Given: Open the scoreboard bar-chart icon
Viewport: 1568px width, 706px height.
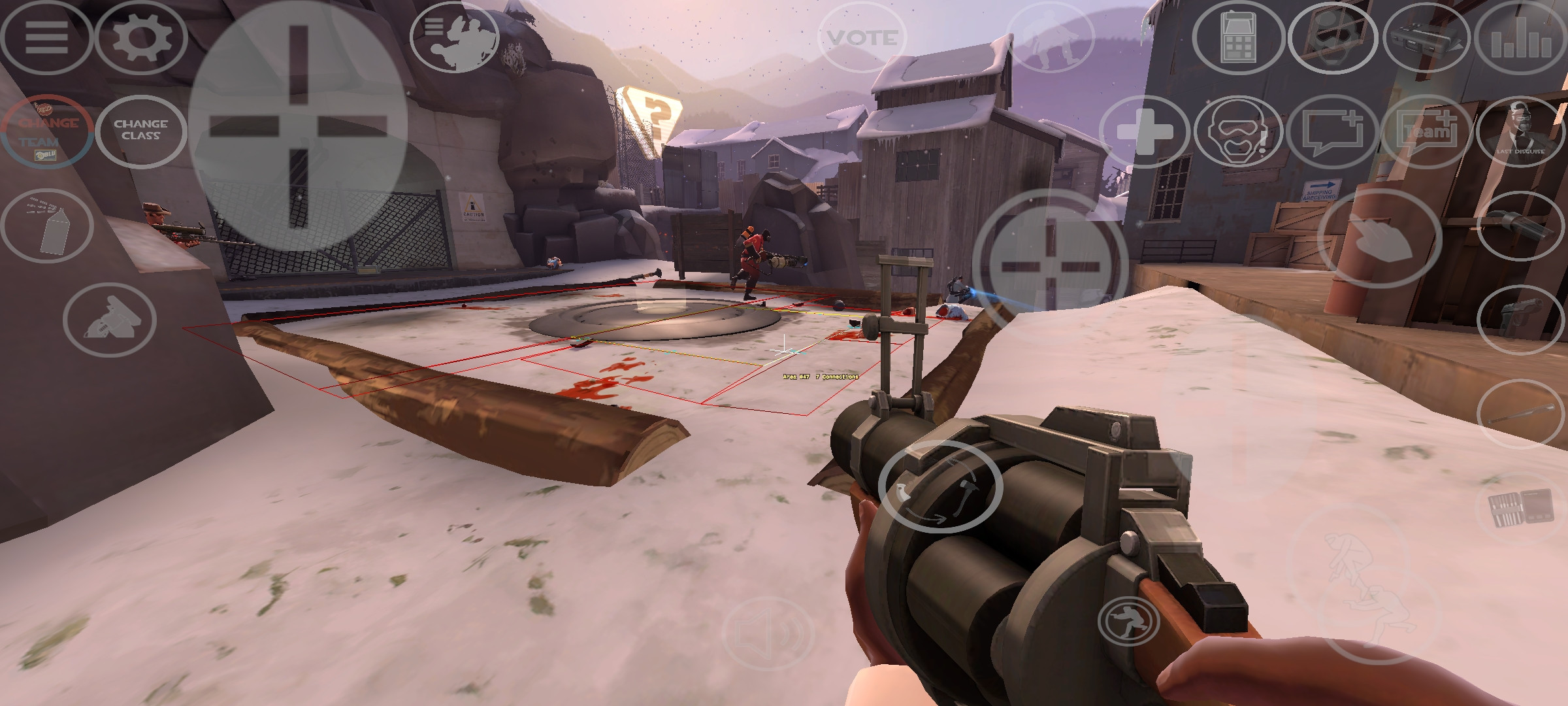Looking at the screenshot, I should [x=1522, y=39].
